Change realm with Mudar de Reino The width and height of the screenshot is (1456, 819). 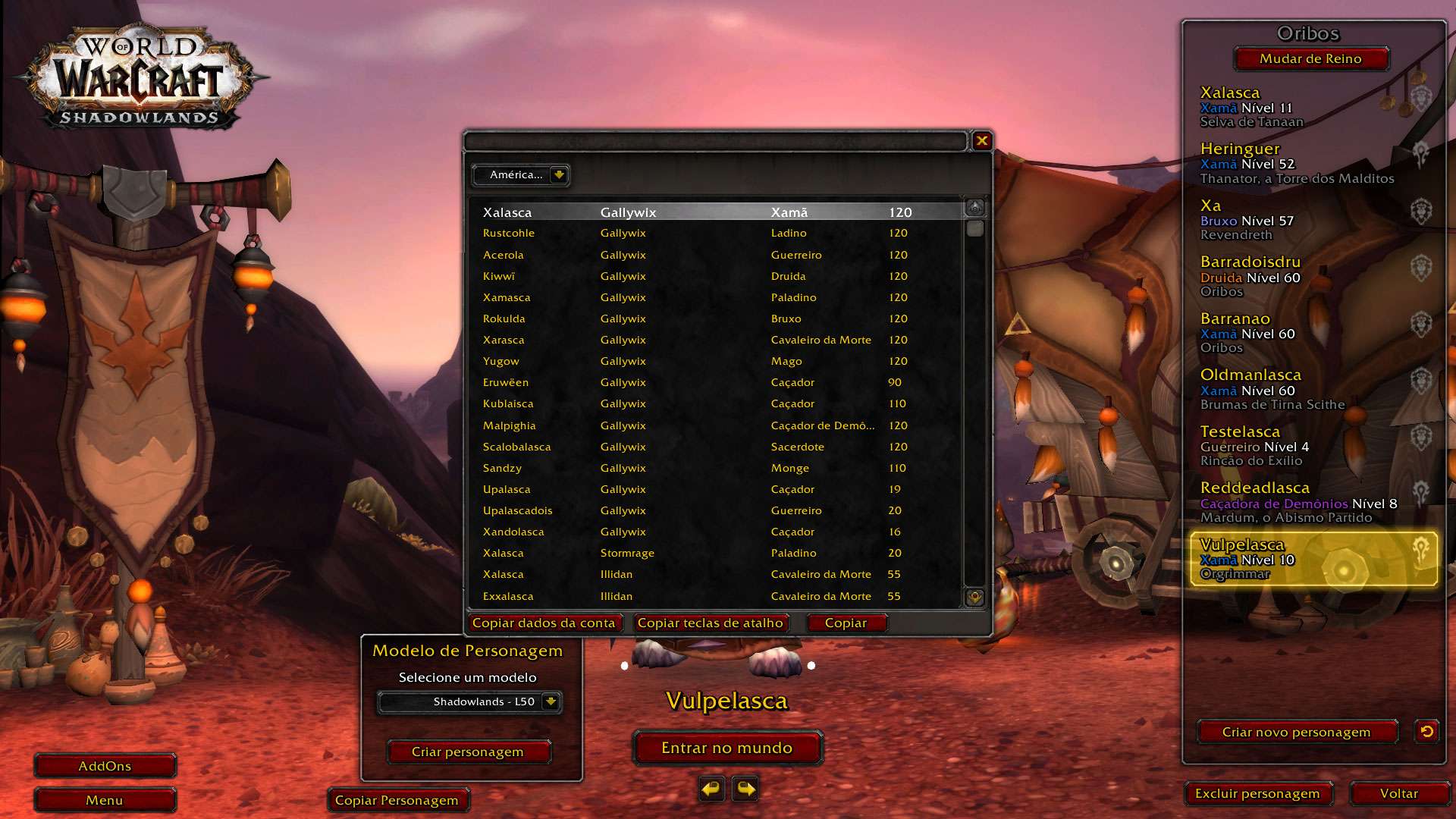click(1310, 59)
